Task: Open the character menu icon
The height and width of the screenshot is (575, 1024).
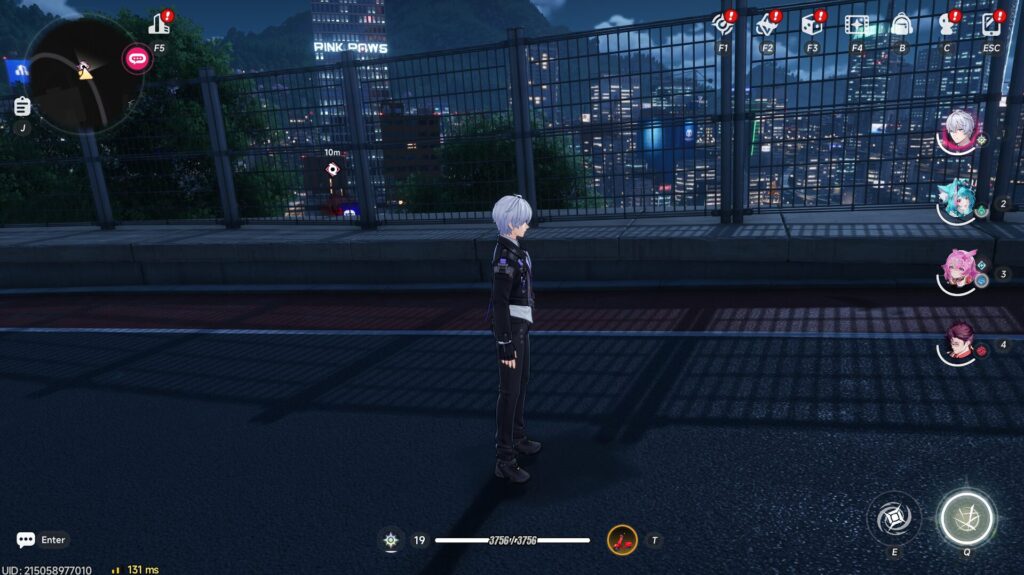Action: 946,24
